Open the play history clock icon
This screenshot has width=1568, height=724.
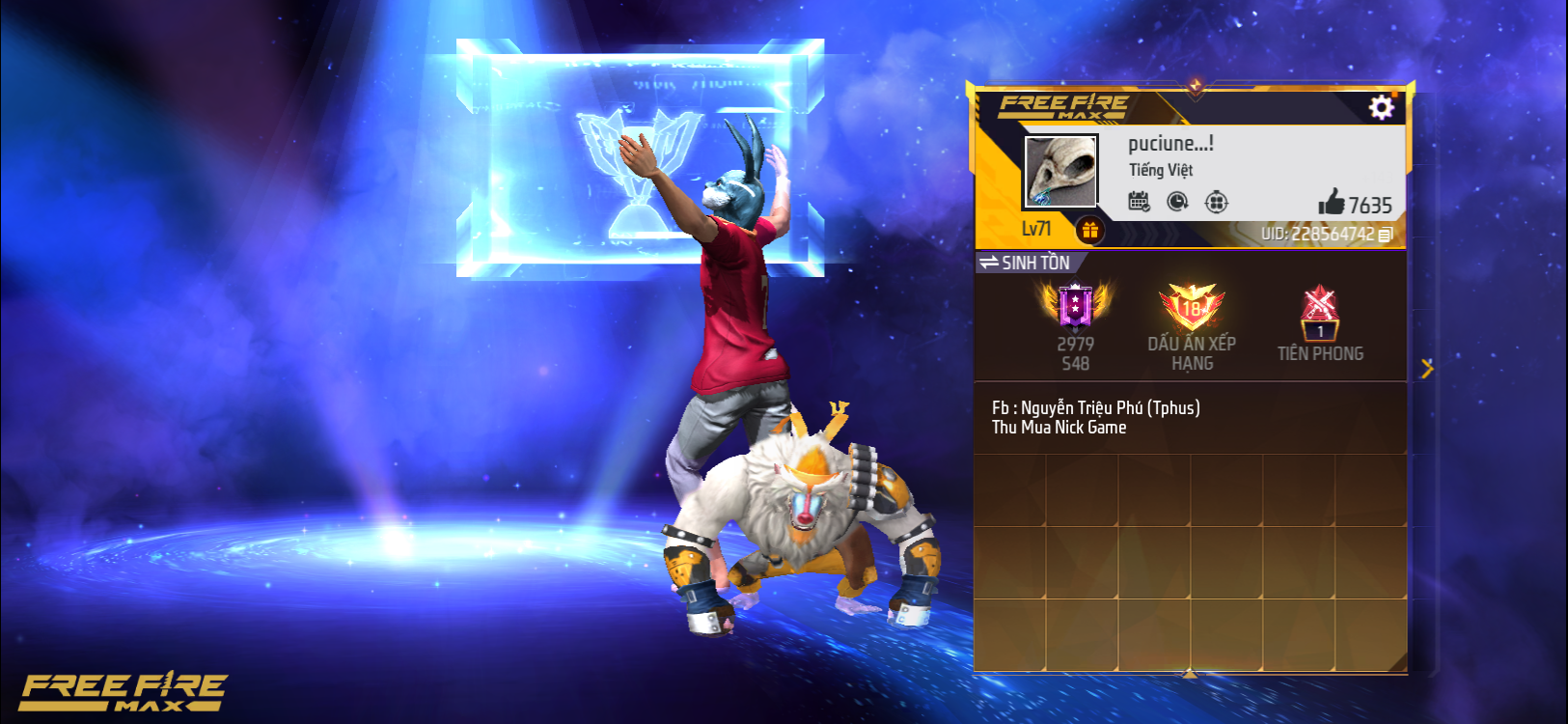point(1178,201)
